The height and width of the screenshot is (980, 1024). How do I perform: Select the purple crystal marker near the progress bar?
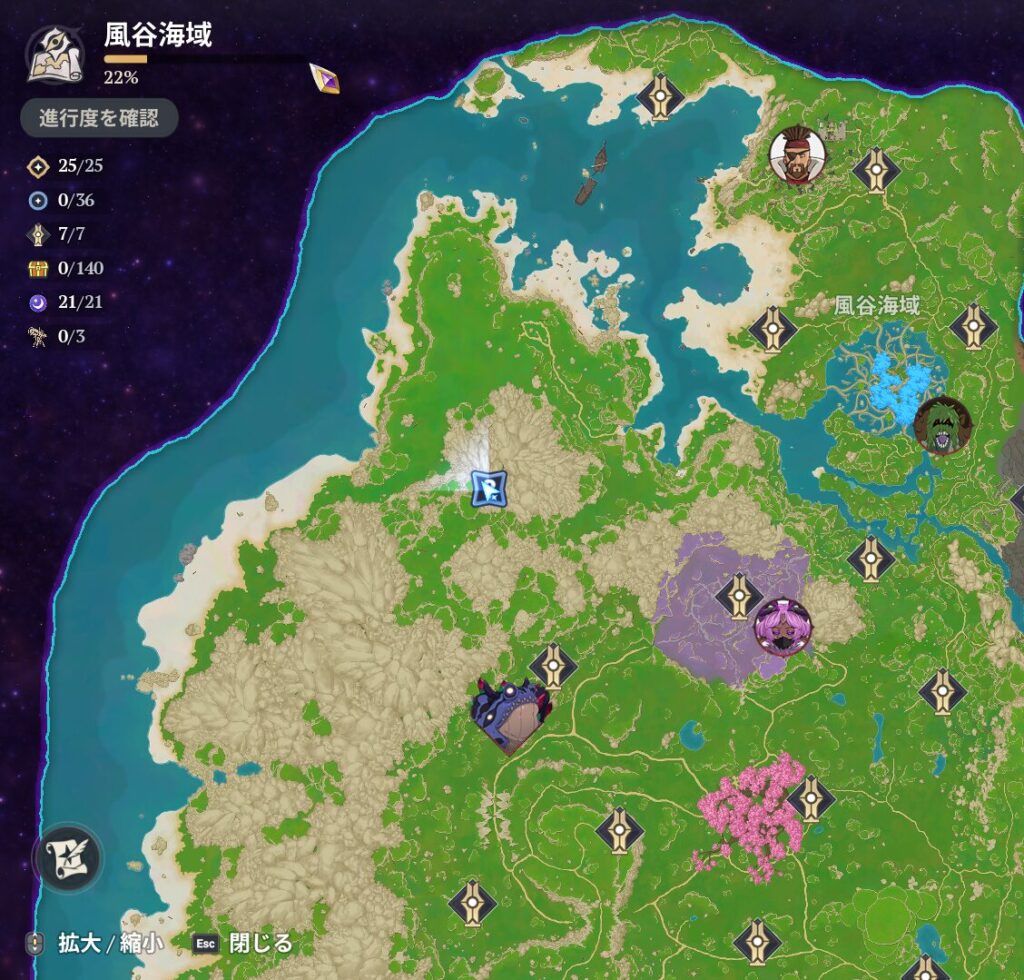(x=324, y=78)
